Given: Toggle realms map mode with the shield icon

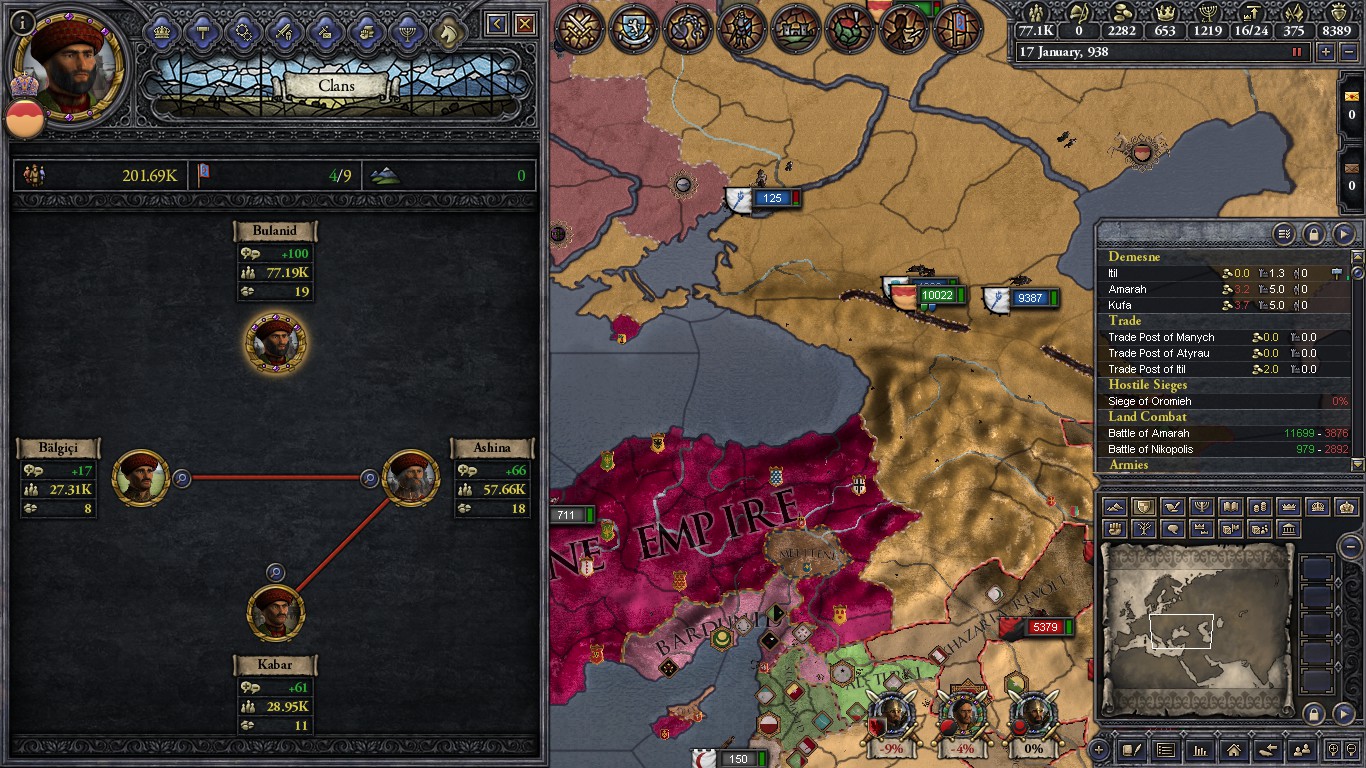Looking at the screenshot, I should click(1144, 507).
